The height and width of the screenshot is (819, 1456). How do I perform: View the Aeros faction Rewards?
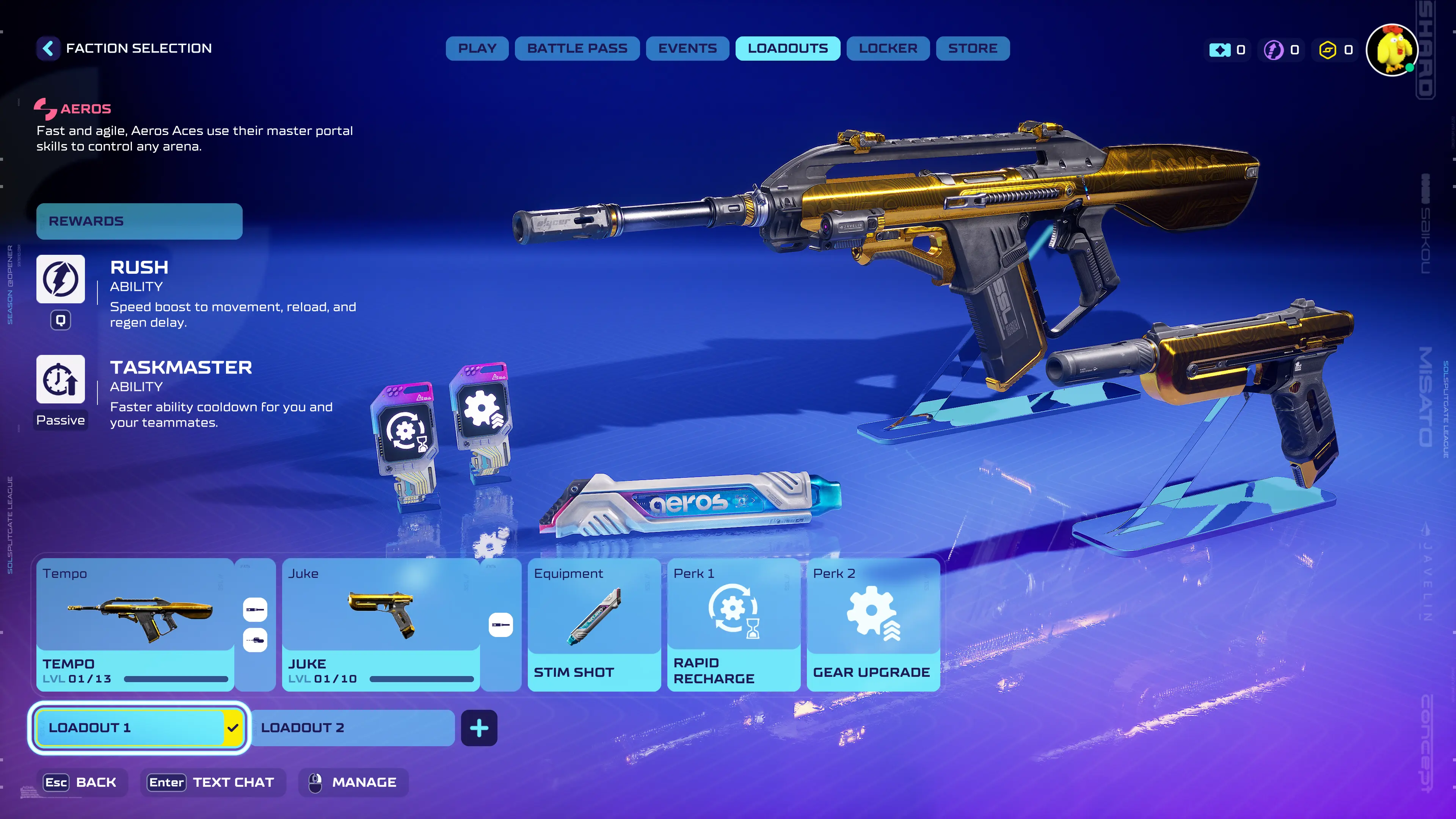(139, 221)
